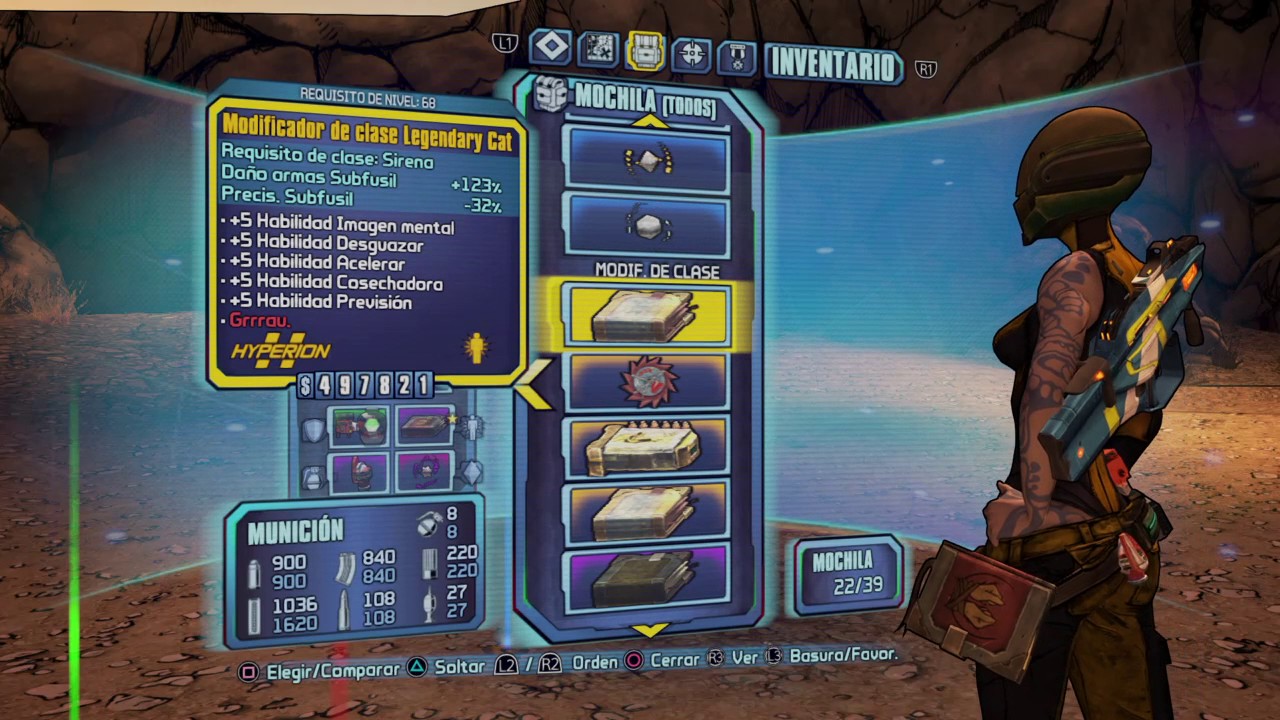The height and width of the screenshot is (720, 1280).
Task: Open the missions tab with diamond icon
Action: tap(551, 47)
